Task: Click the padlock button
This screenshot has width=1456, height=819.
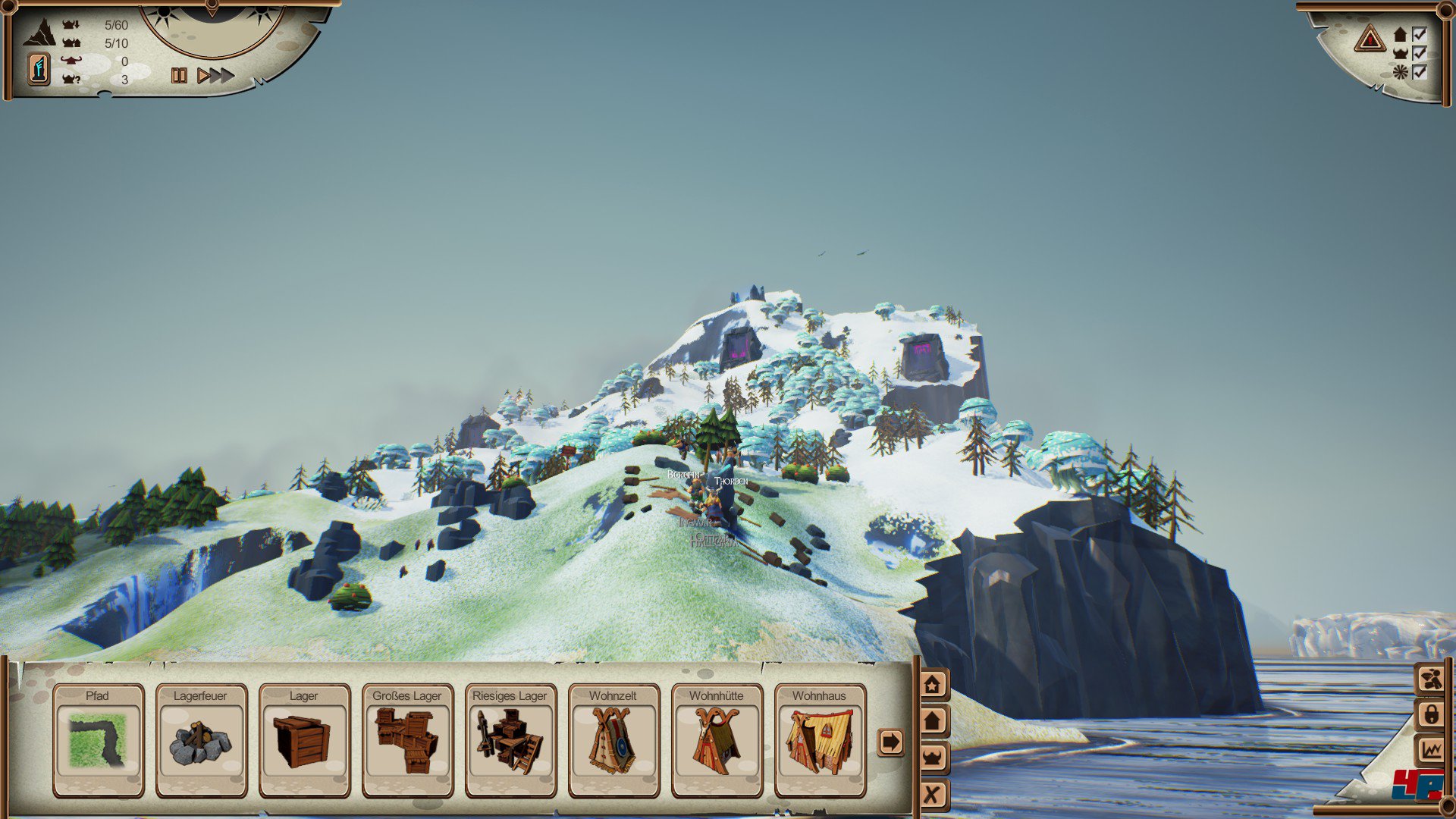Action: tap(1432, 714)
